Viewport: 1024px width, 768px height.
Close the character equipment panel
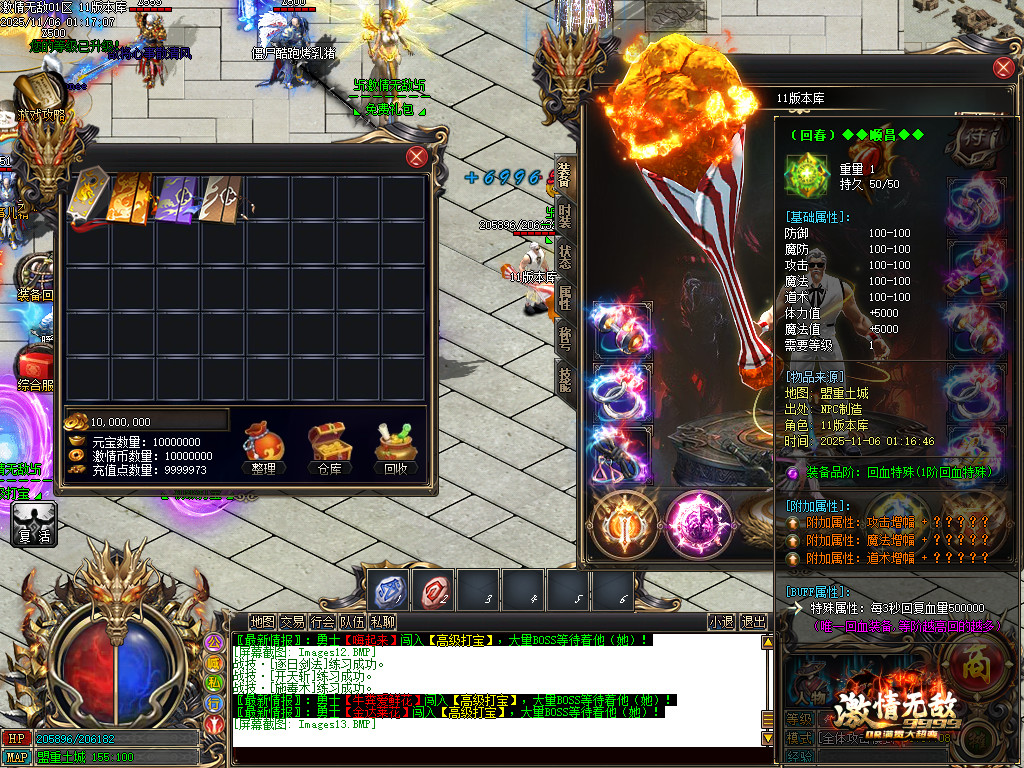click(1003, 68)
